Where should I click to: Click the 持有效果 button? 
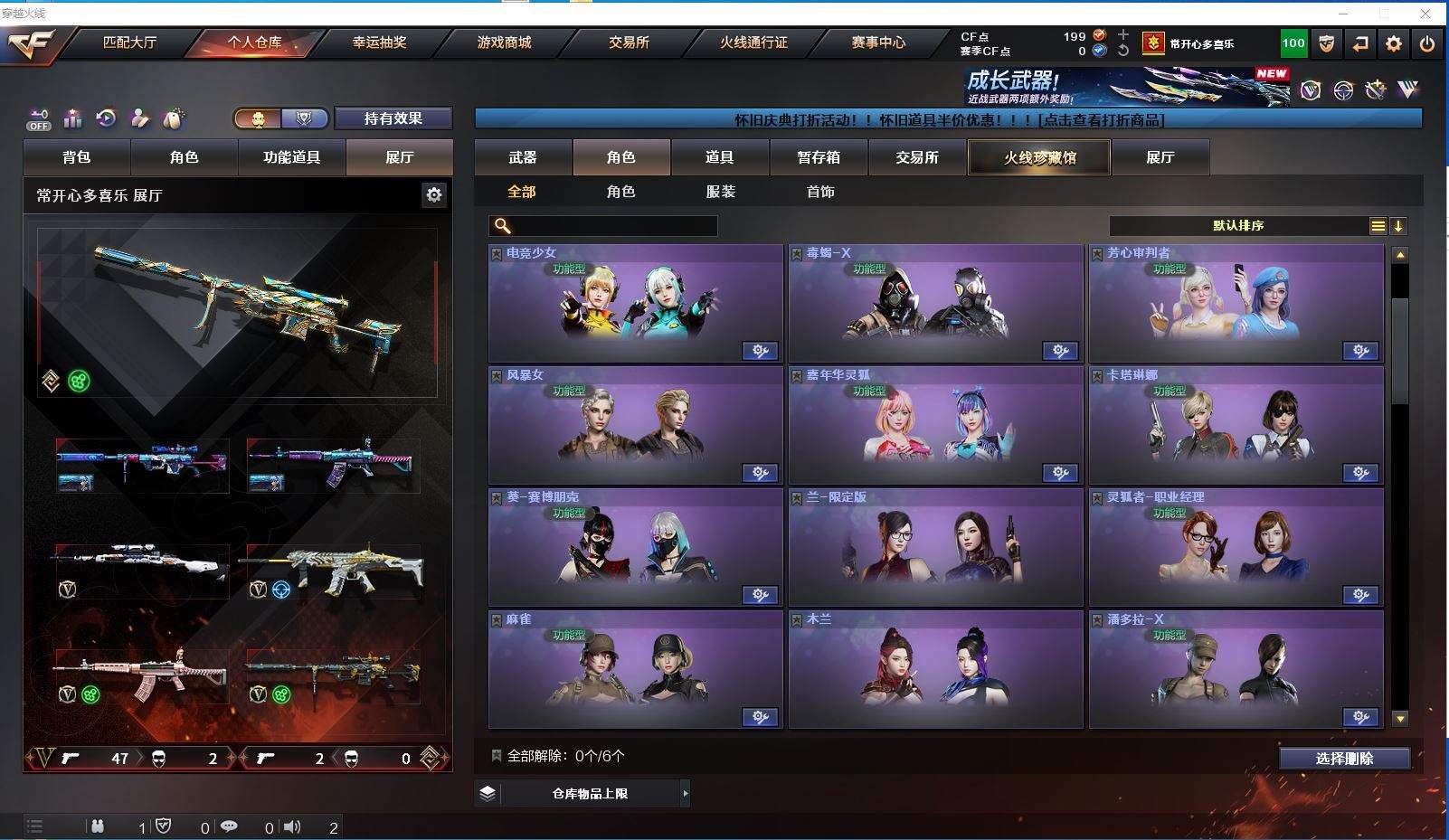(393, 118)
